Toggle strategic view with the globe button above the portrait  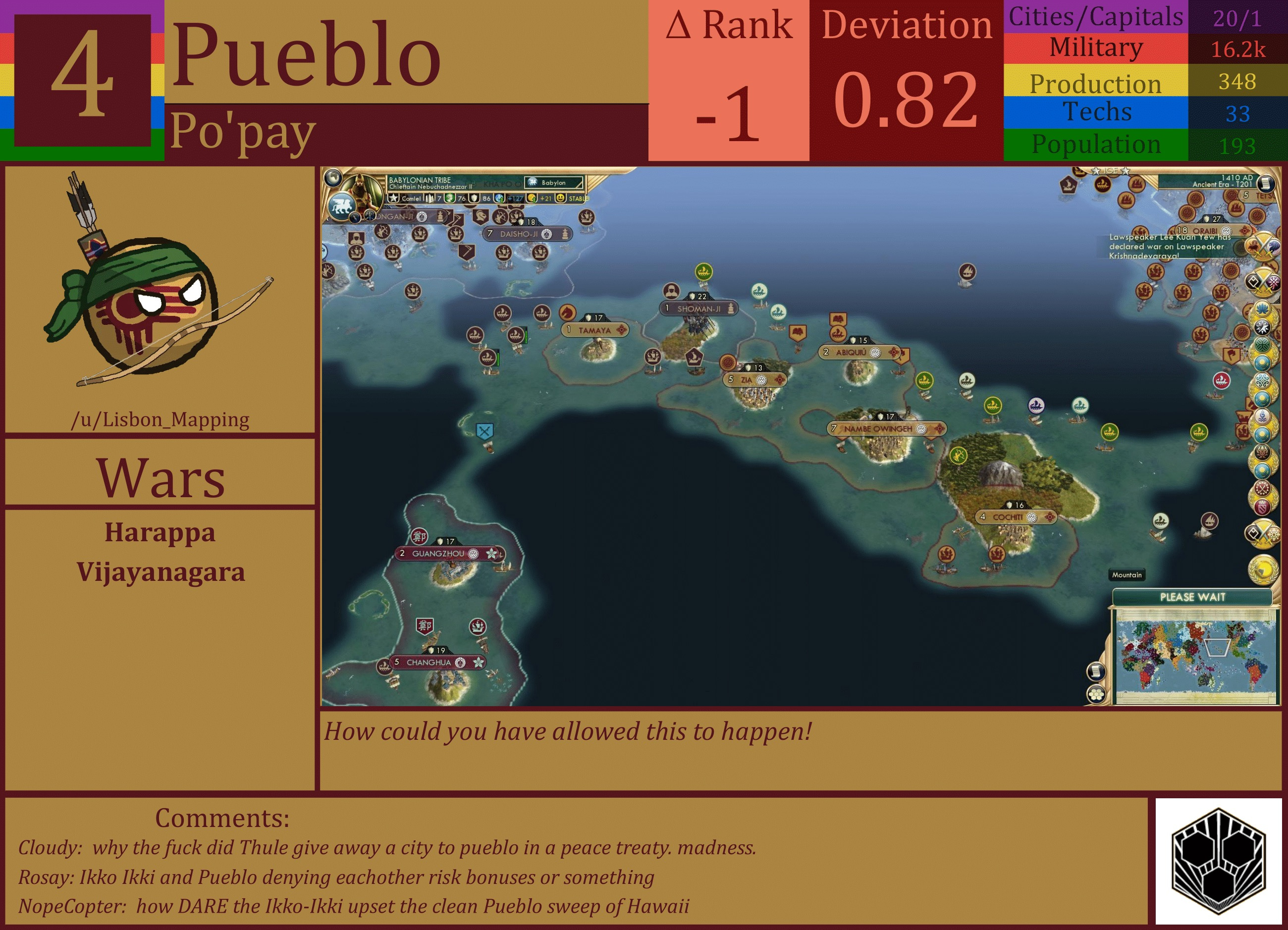tap(334, 178)
